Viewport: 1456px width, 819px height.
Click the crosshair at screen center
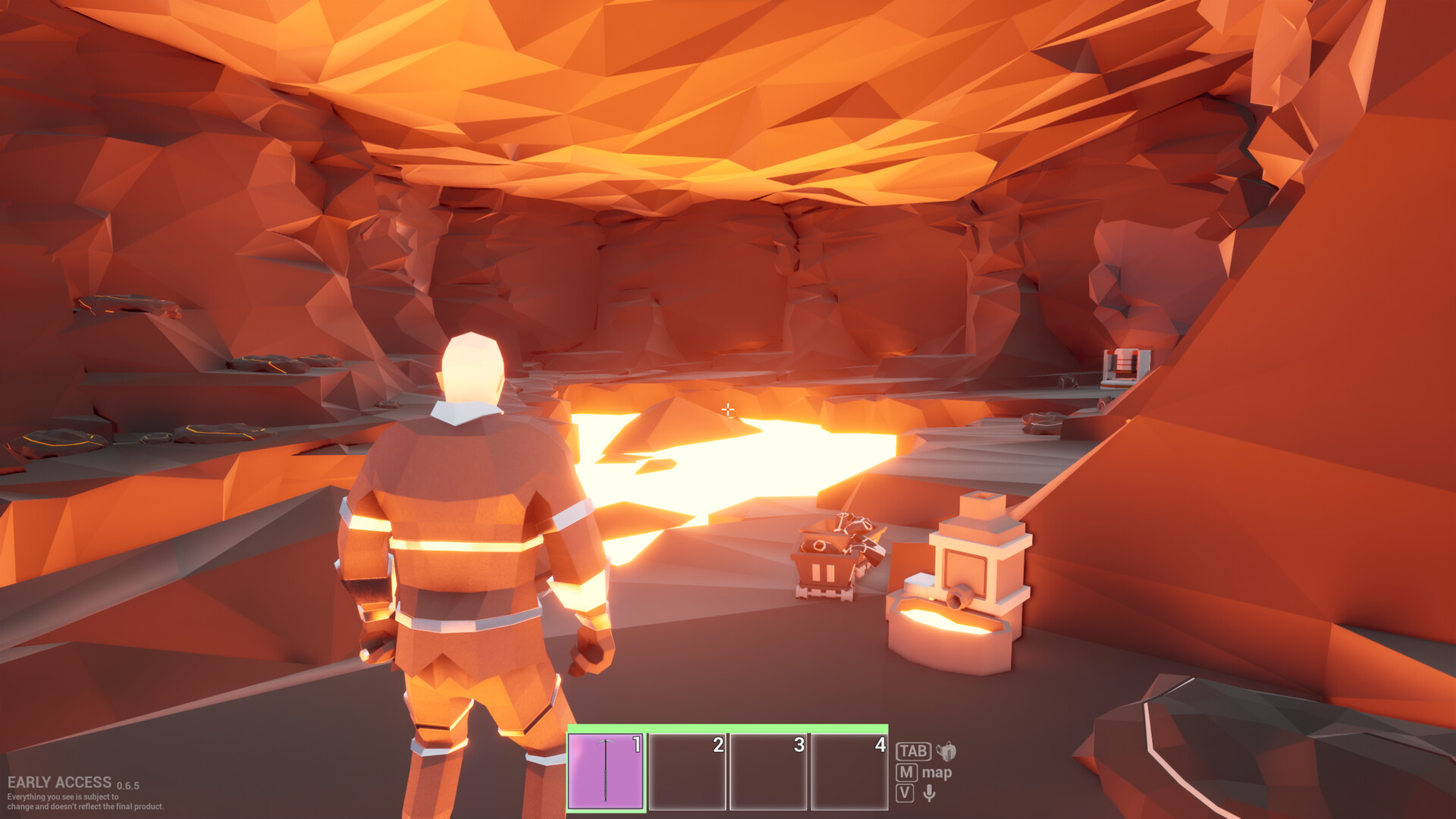(x=730, y=409)
